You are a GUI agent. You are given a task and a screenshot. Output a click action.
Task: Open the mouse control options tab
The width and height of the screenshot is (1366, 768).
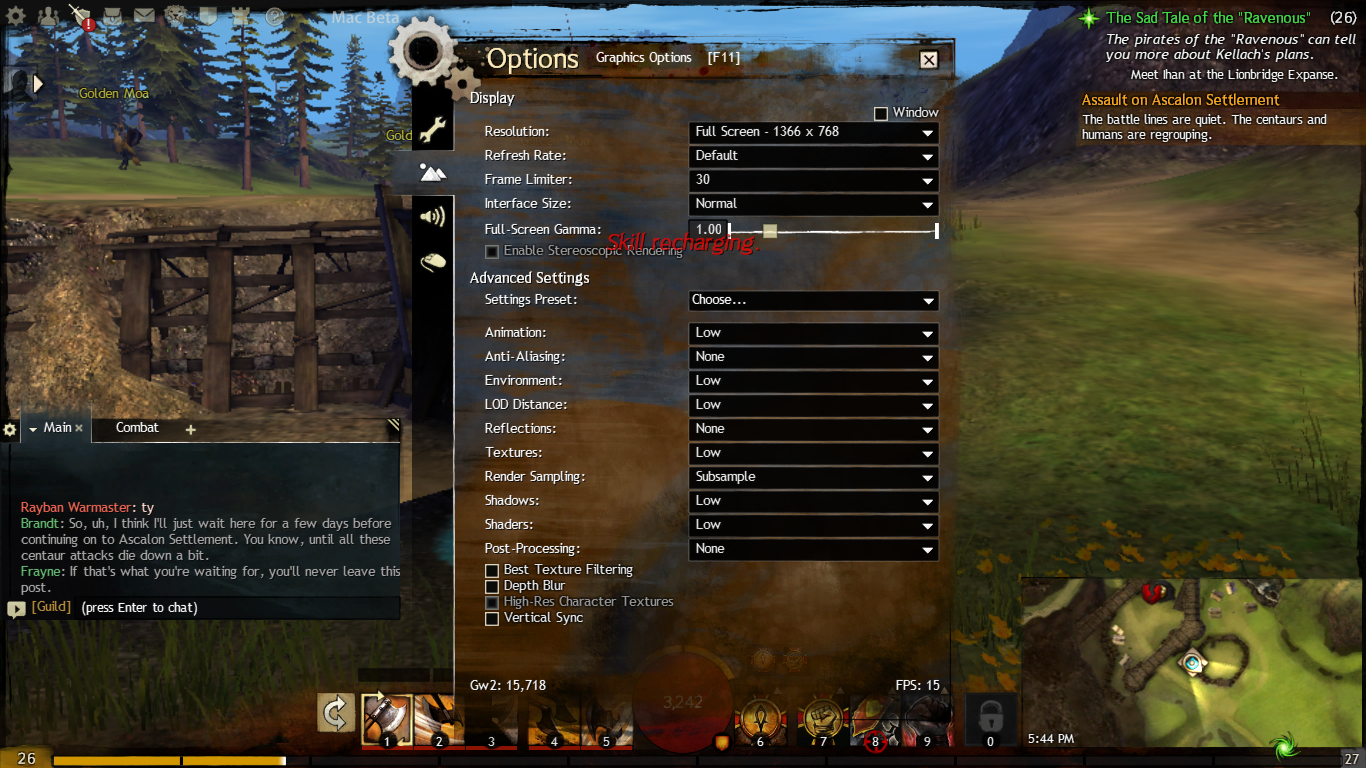[x=432, y=262]
